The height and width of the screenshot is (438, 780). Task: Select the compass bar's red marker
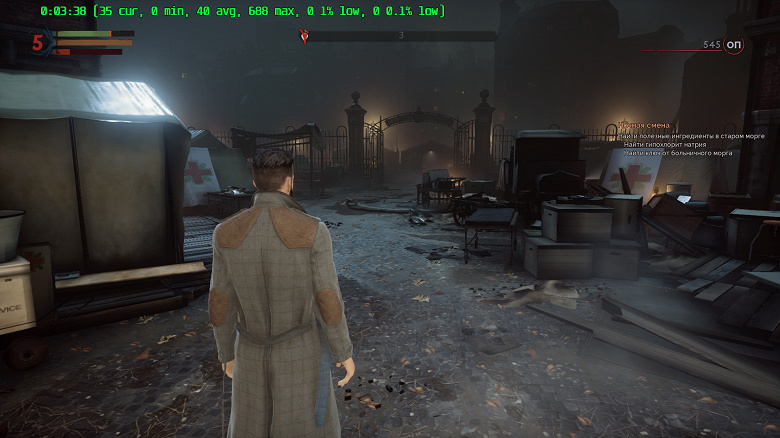pos(305,36)
